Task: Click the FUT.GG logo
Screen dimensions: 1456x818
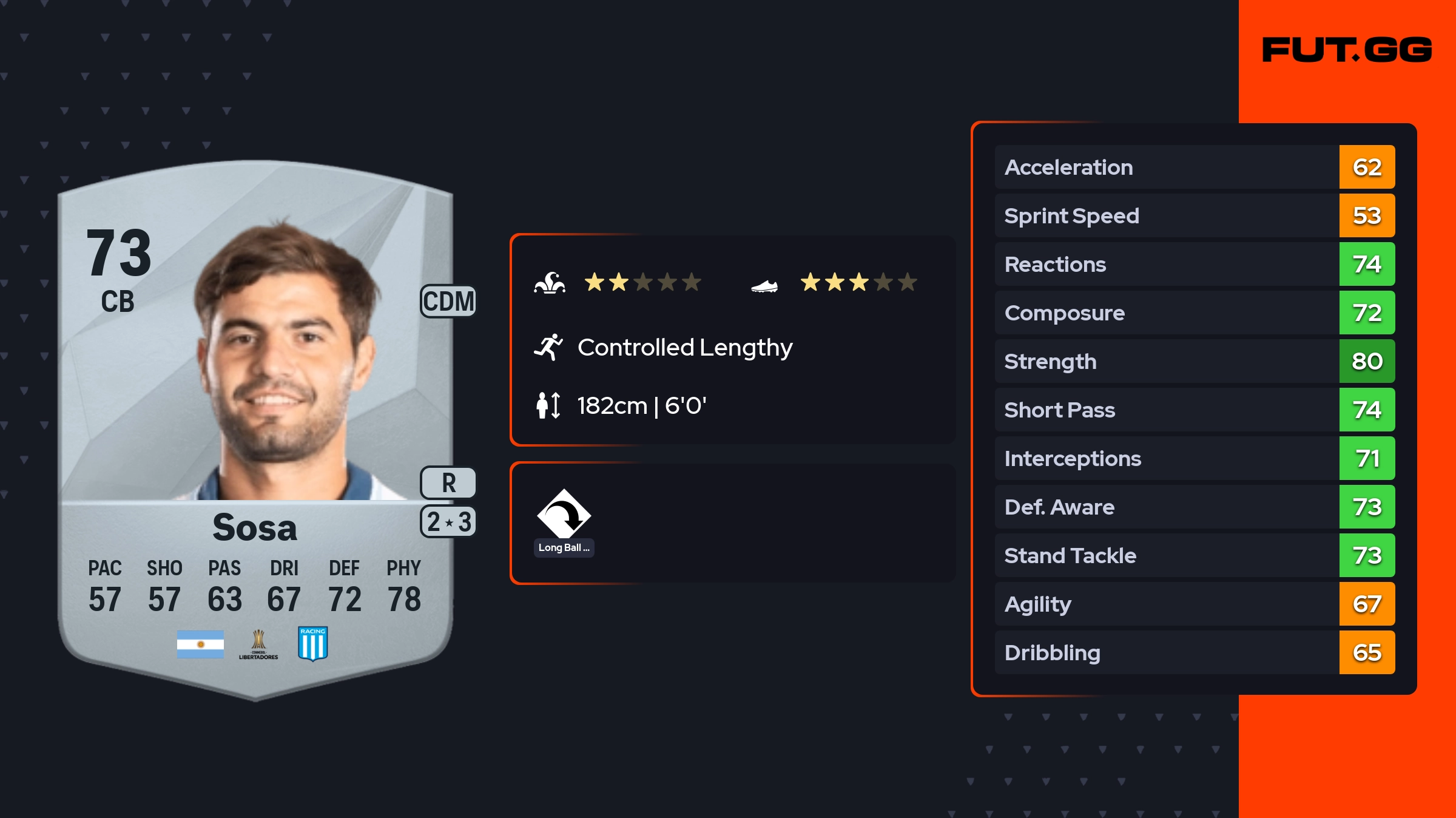Action: [1347, 50]
